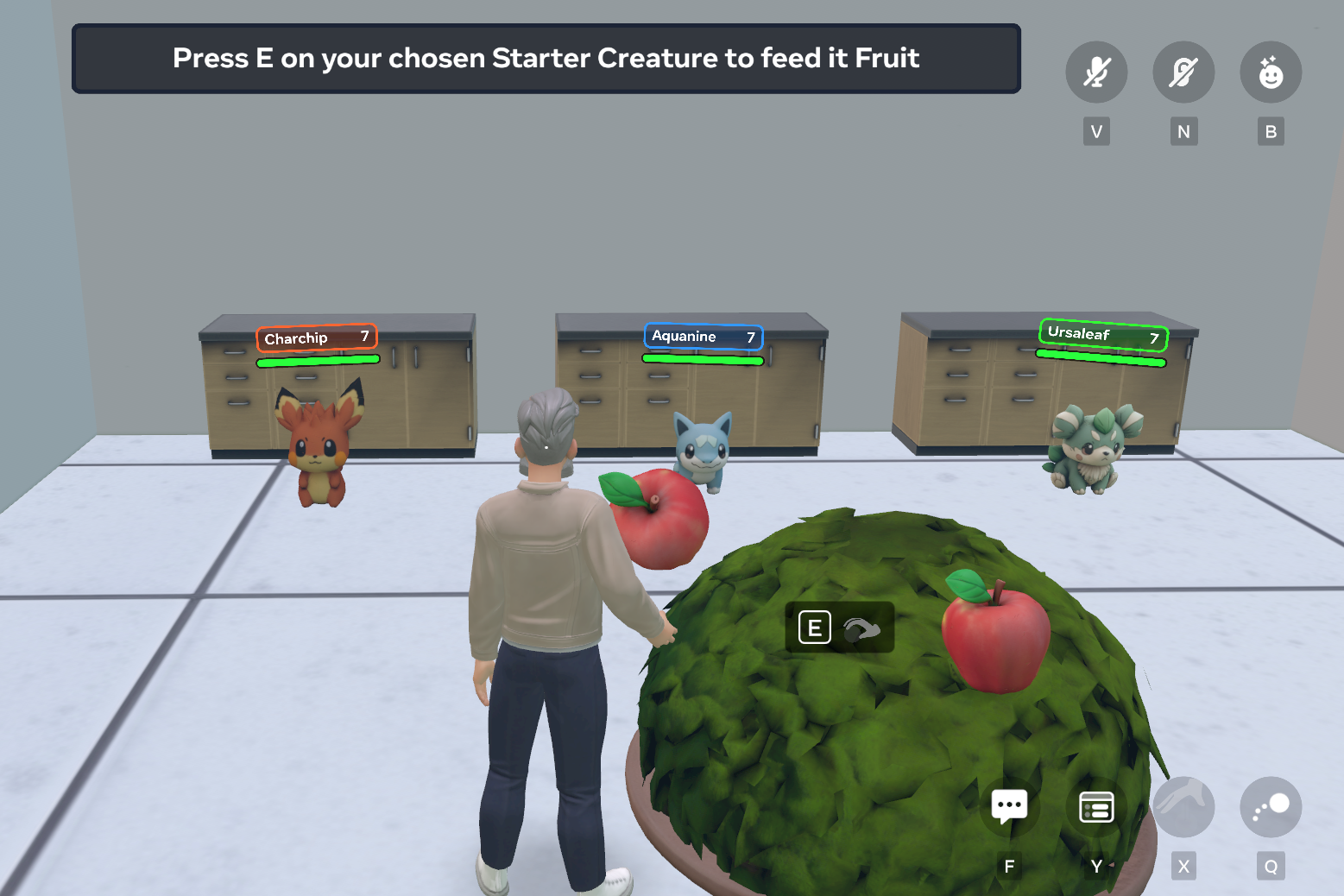The image size is (1344, 896).
Task: Open the chat speech bubble
Action: tap(1009, 807)
